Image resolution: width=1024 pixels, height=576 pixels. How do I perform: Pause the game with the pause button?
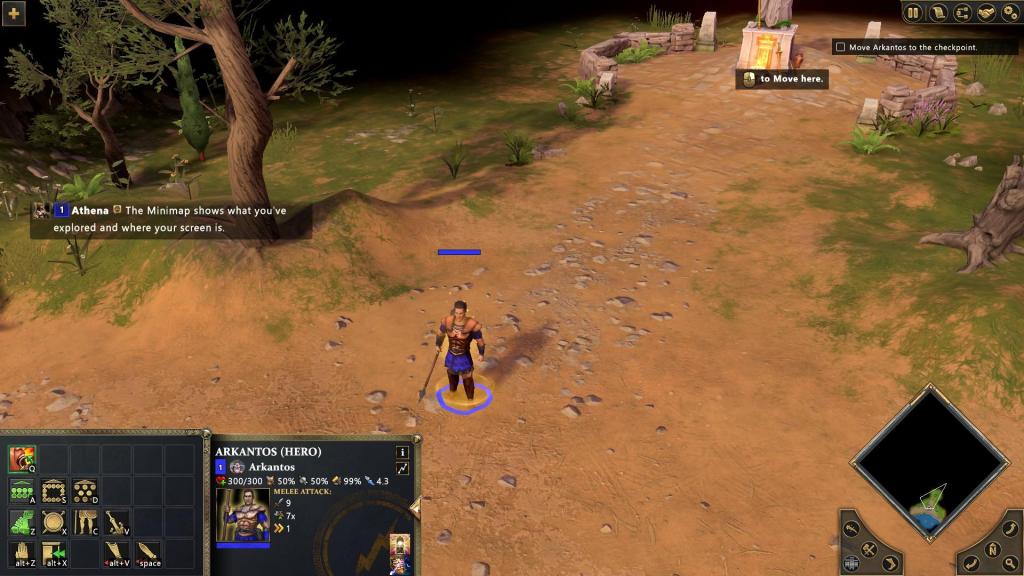pos(913,13)
